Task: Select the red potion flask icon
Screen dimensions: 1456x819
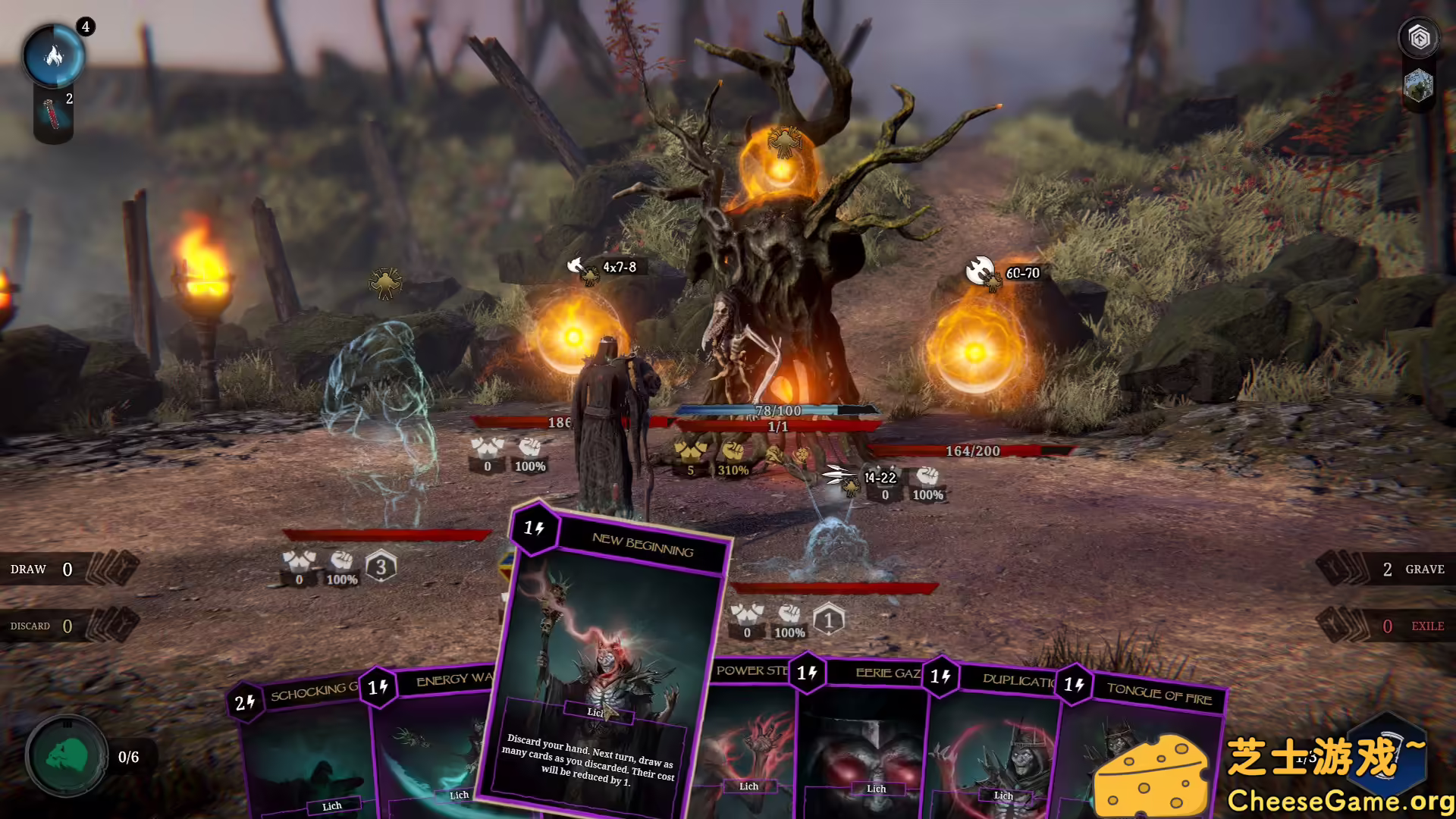Action: 52,114
